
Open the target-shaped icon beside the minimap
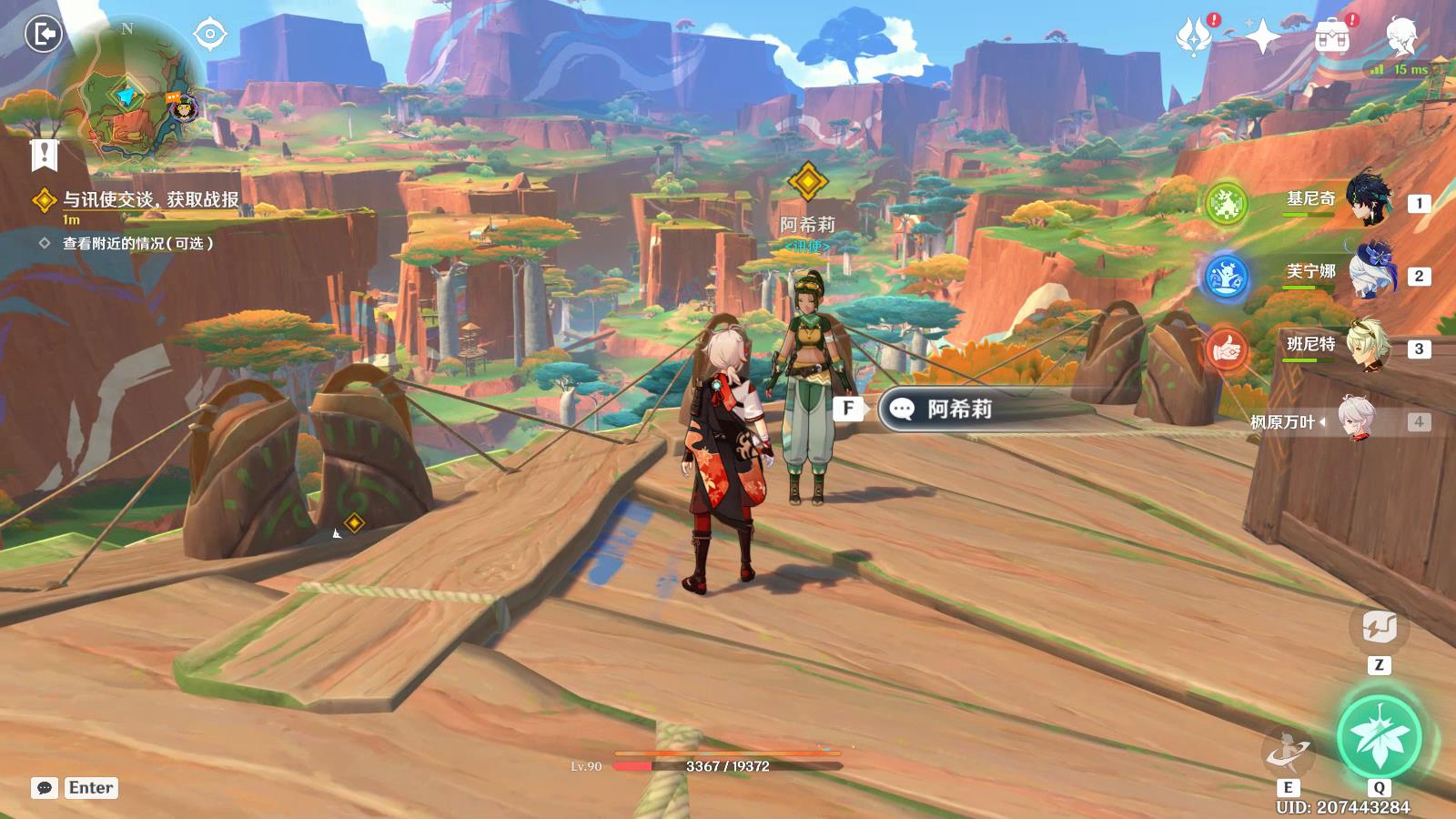tap(210, 35)
